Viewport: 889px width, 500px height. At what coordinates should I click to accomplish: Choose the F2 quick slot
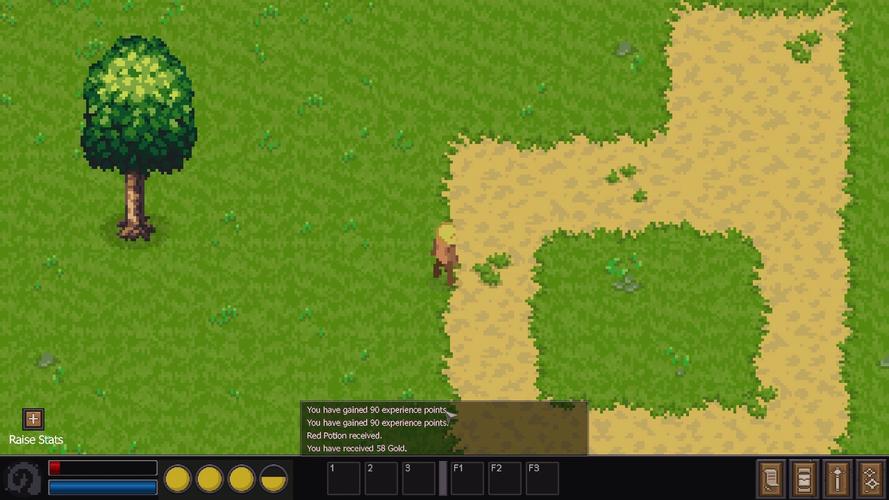pos(505,477)
